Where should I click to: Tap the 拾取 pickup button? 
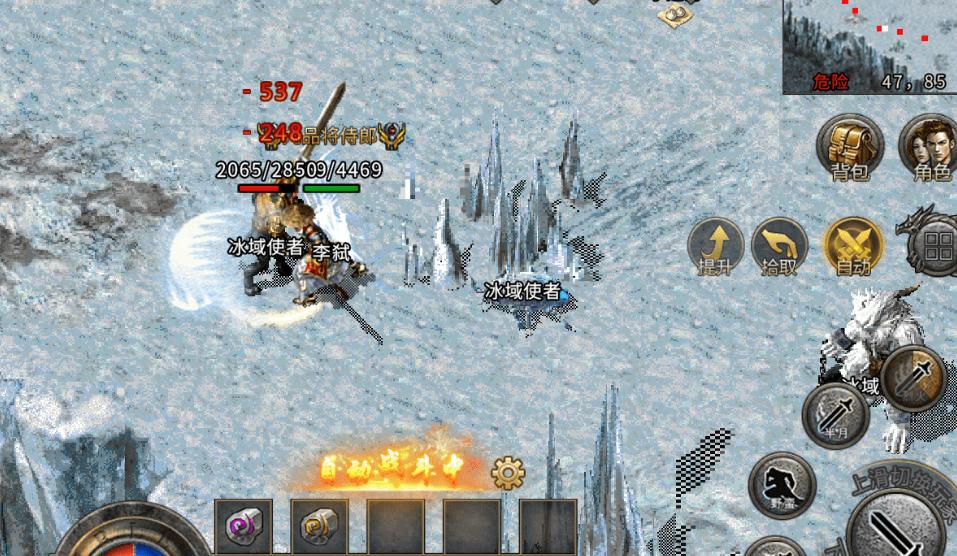tap(779, 246)
